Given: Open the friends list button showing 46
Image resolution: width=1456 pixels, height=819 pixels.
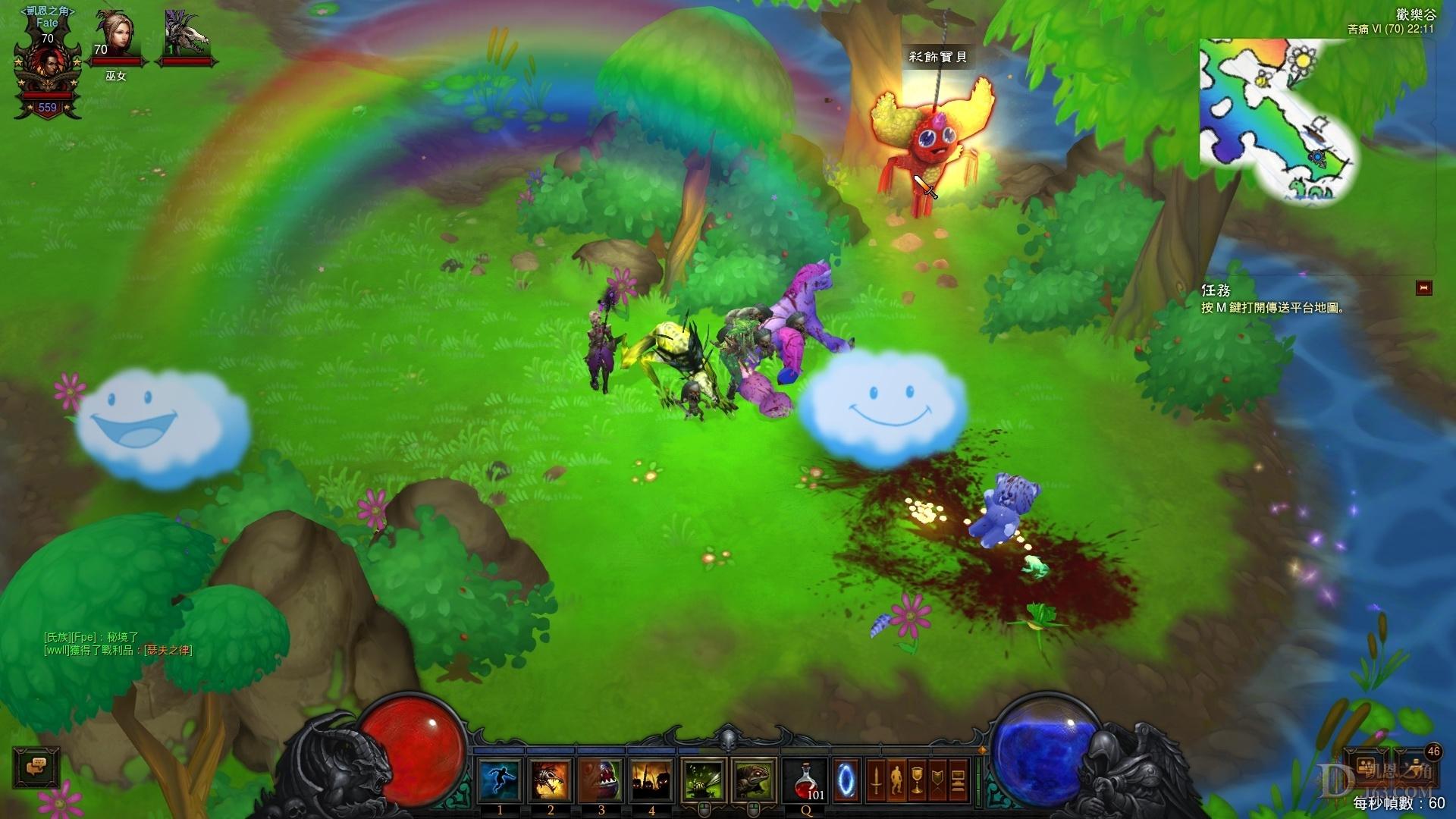Looking at the screenshot, I should pyautogui.click(x=1415, y=766).
